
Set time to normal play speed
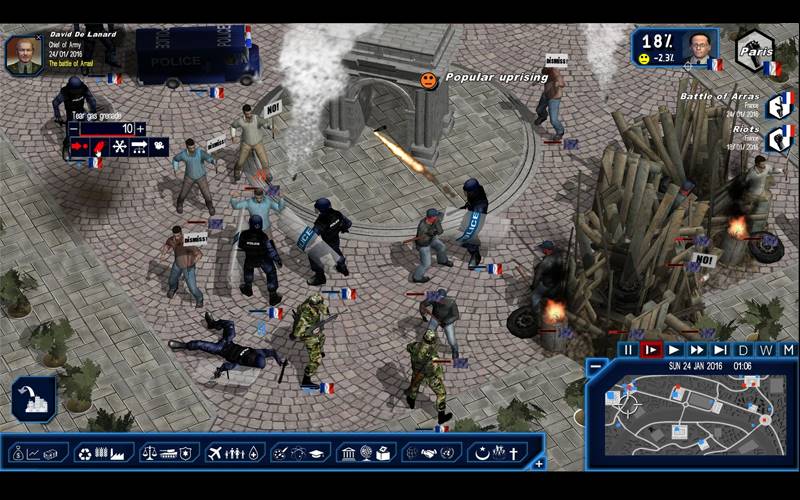[674, 350]
